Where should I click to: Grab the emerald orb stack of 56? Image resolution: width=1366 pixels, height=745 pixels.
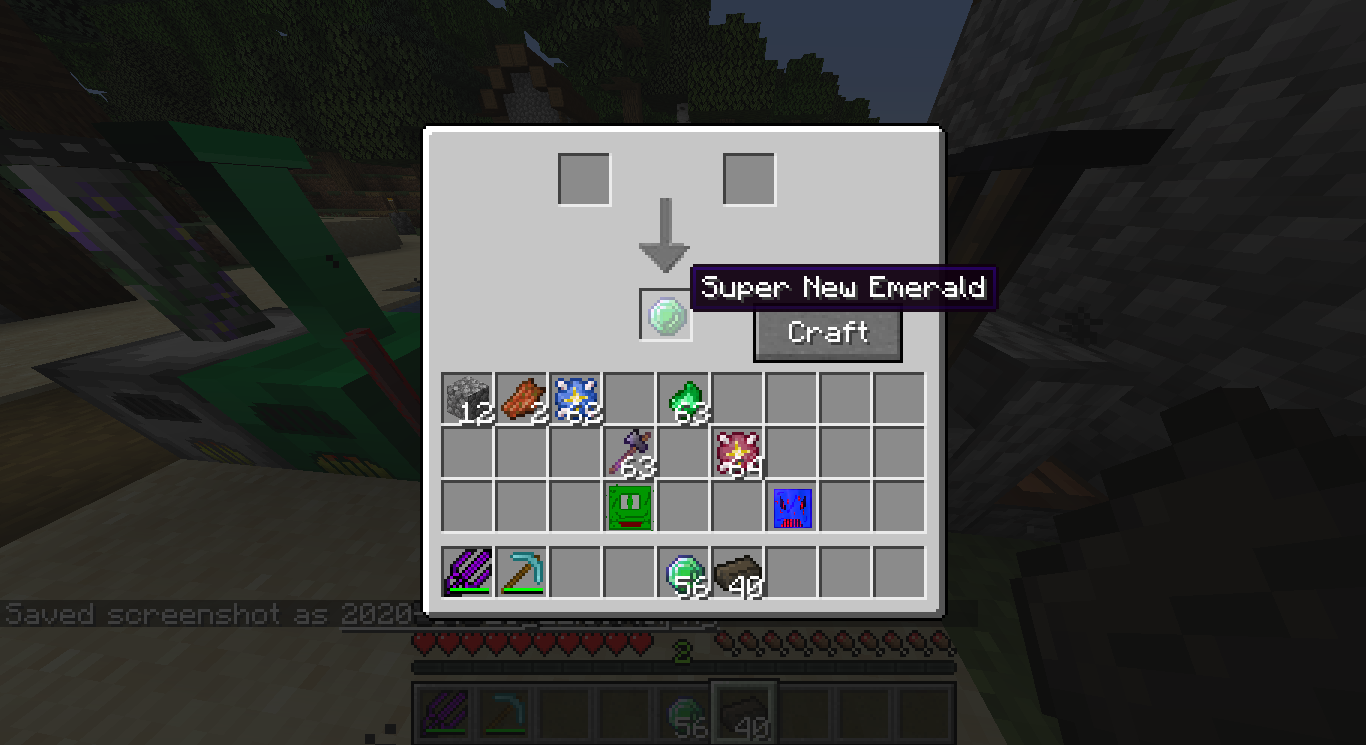[x=685, y=571]
